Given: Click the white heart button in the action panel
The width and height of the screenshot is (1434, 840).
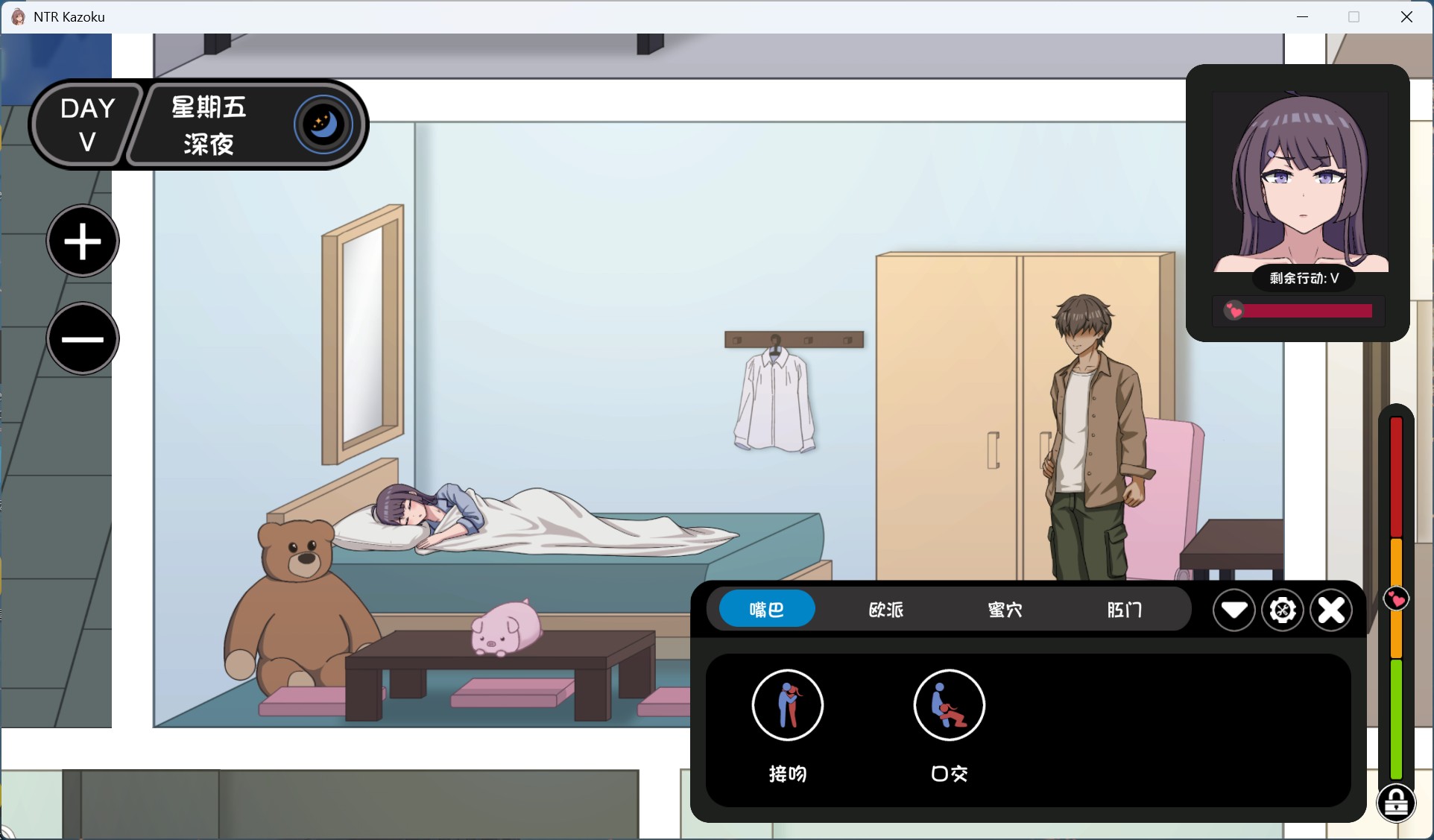Looking at the screenshot, I should tap(1234, 610).
